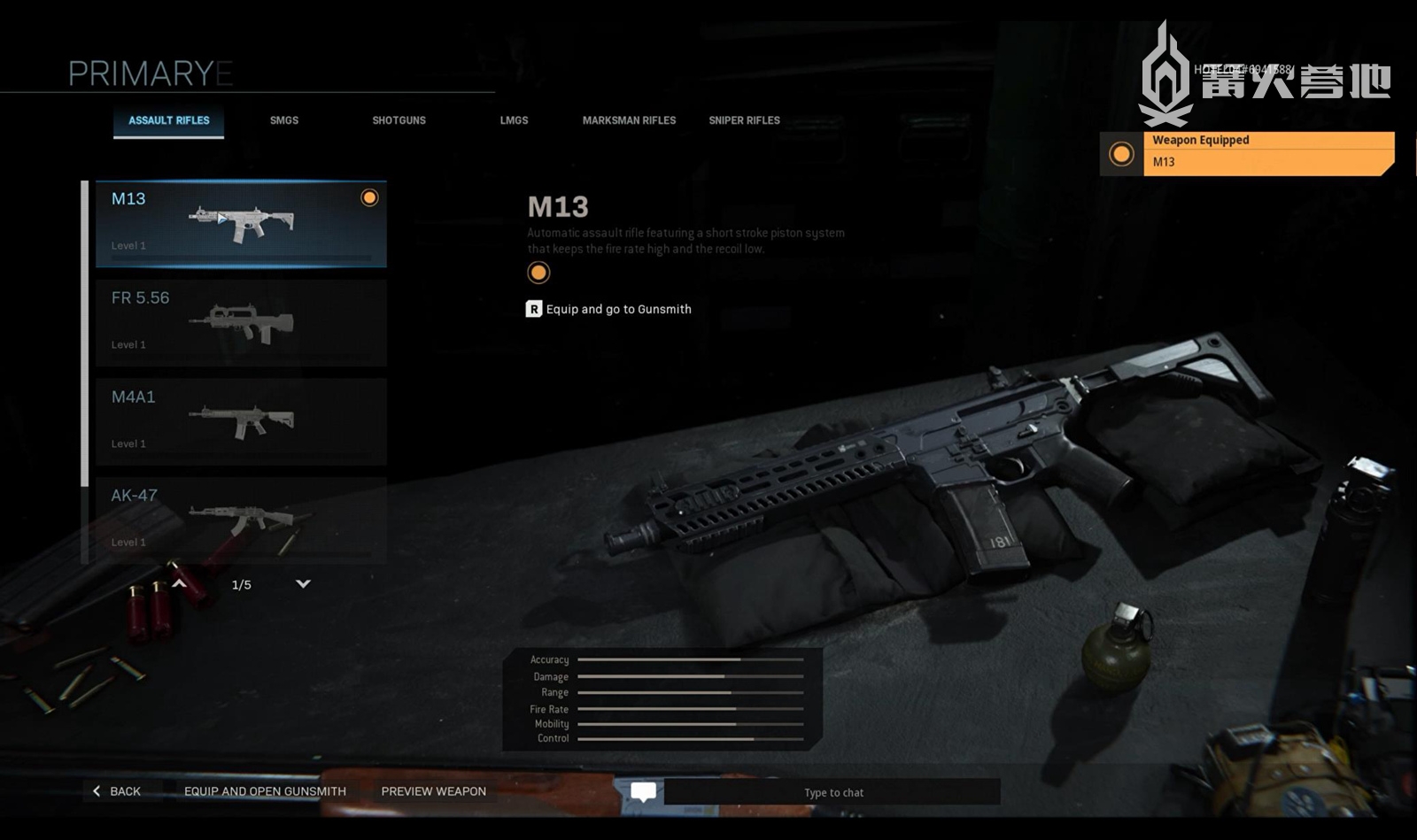Select the AK-47 weapon tile
The height and width of the screenshot is (840, 1417).
point(241,520)
